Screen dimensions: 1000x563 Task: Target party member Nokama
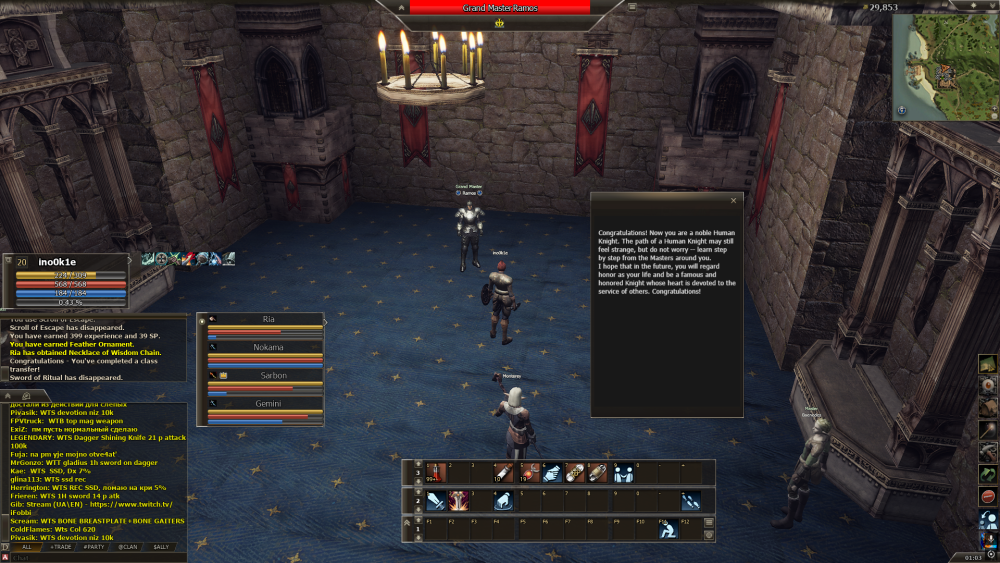click(268, 348)
